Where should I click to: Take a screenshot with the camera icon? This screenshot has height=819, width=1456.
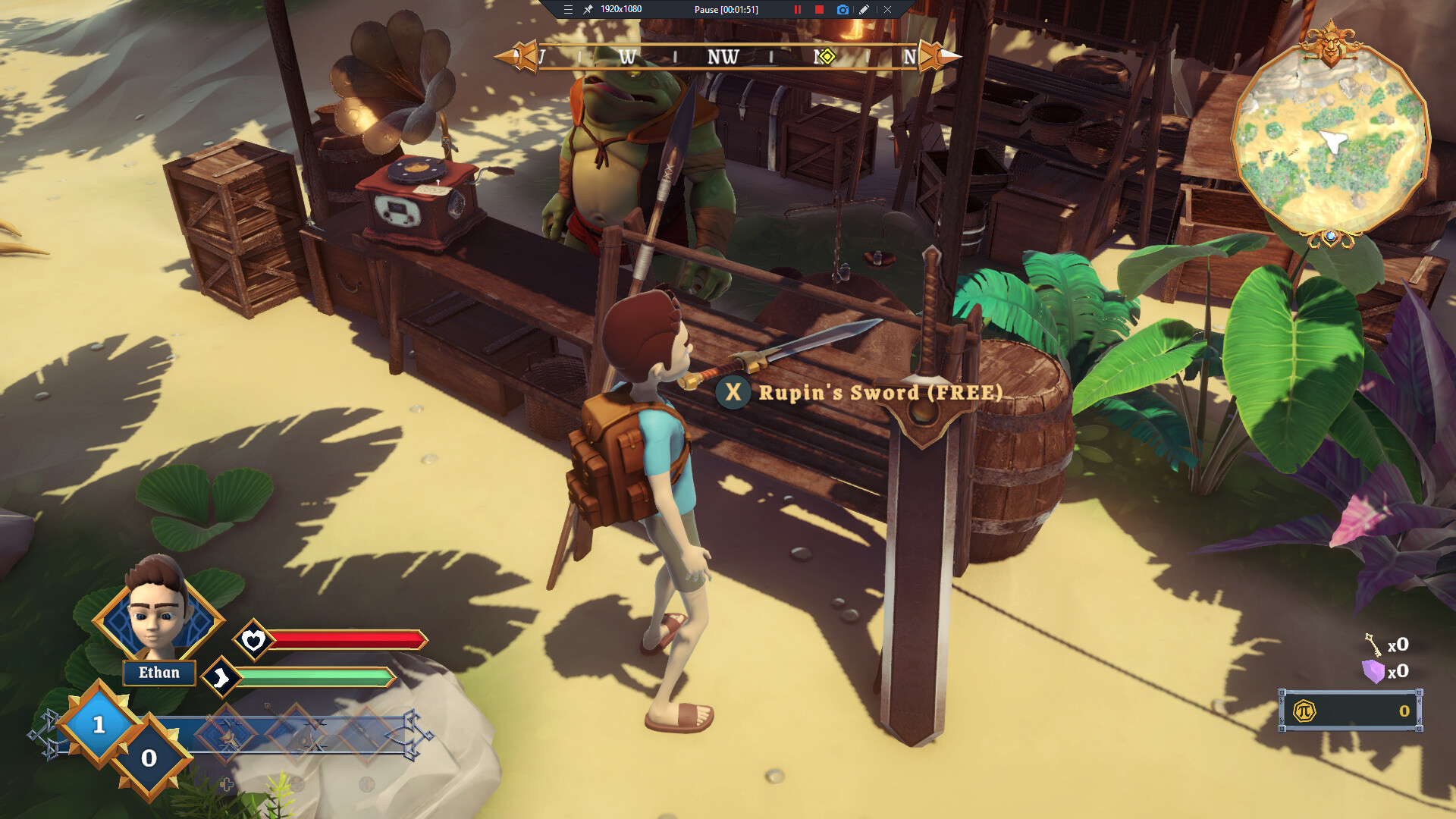843,10
